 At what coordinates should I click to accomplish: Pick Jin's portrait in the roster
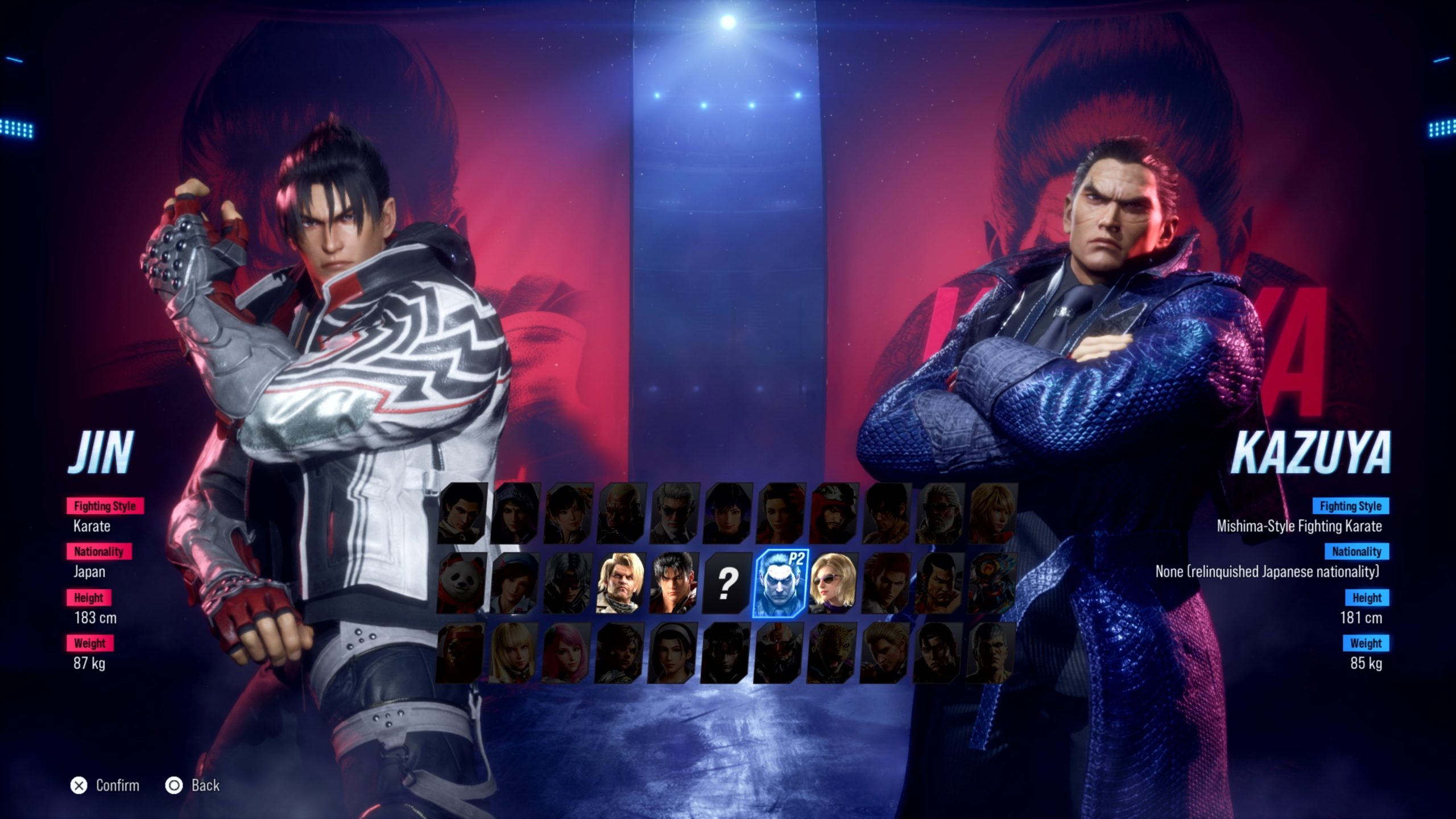pos(674,584)
